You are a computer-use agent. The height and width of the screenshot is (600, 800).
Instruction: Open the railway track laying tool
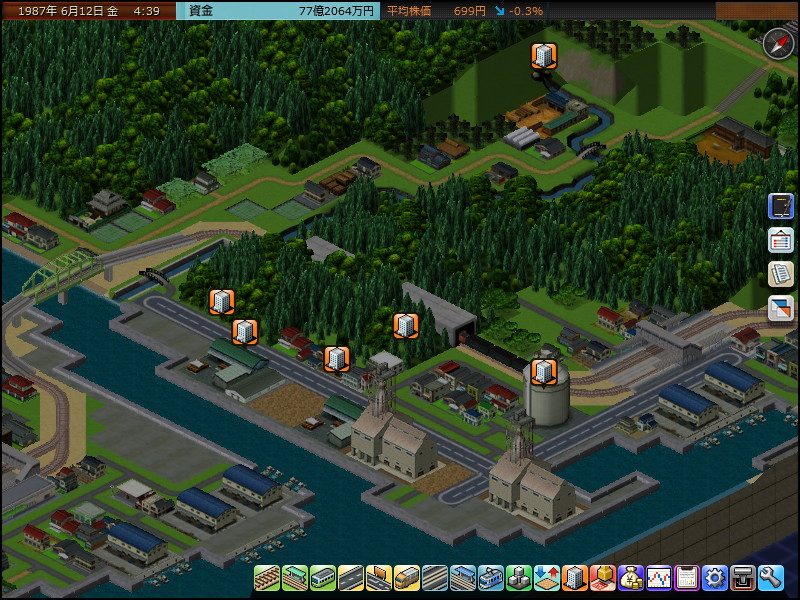[x=267, y=578]
